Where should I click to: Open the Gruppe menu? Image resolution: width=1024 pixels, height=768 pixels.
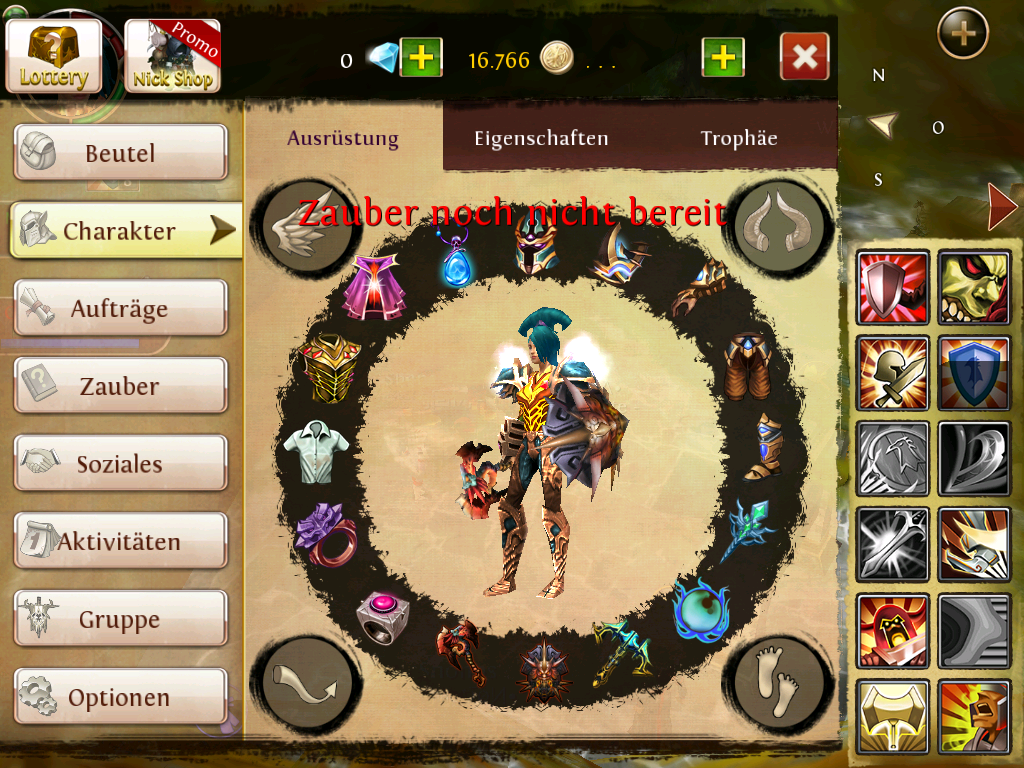(120, 620)
